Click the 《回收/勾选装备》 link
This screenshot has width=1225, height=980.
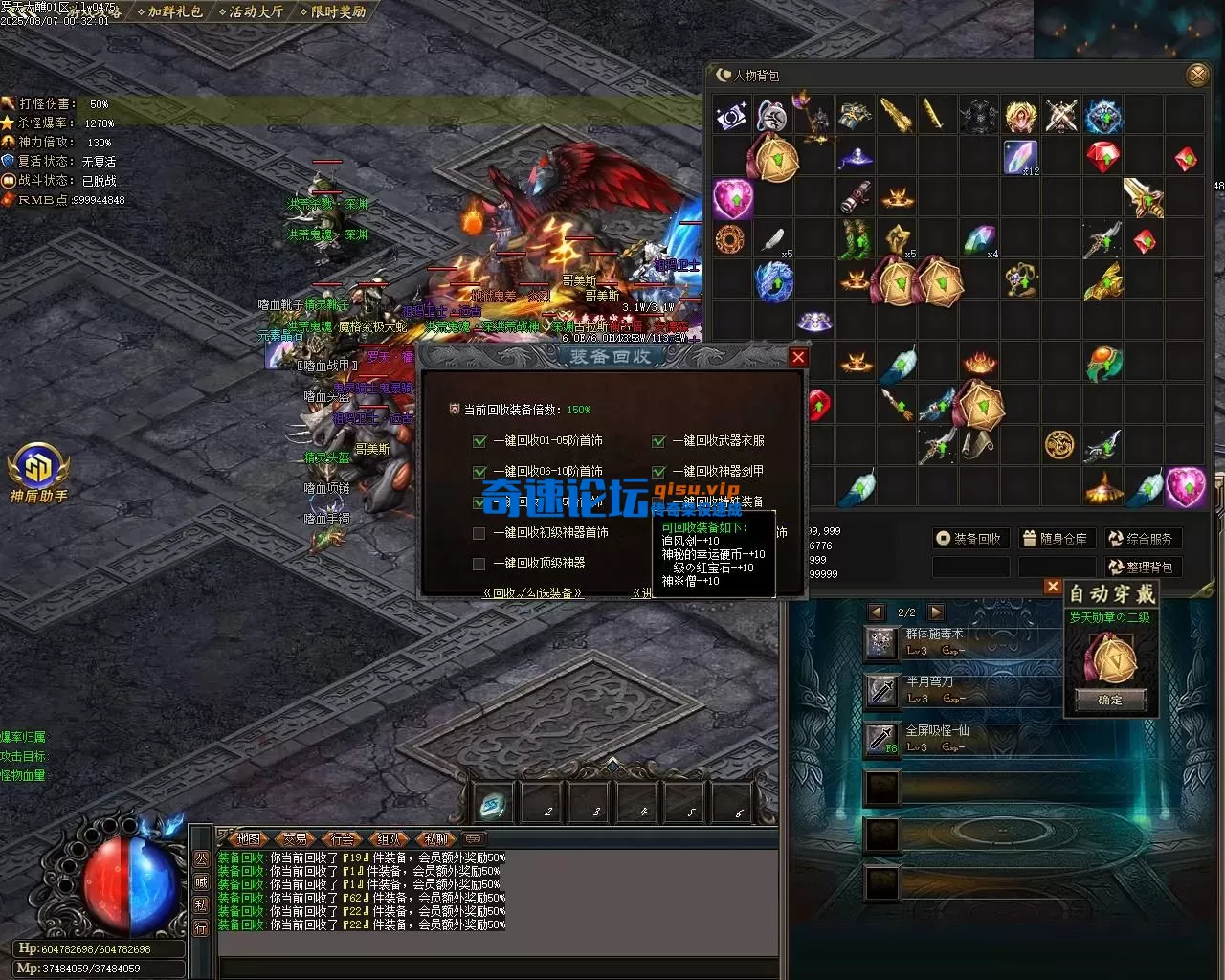(533, 593)
